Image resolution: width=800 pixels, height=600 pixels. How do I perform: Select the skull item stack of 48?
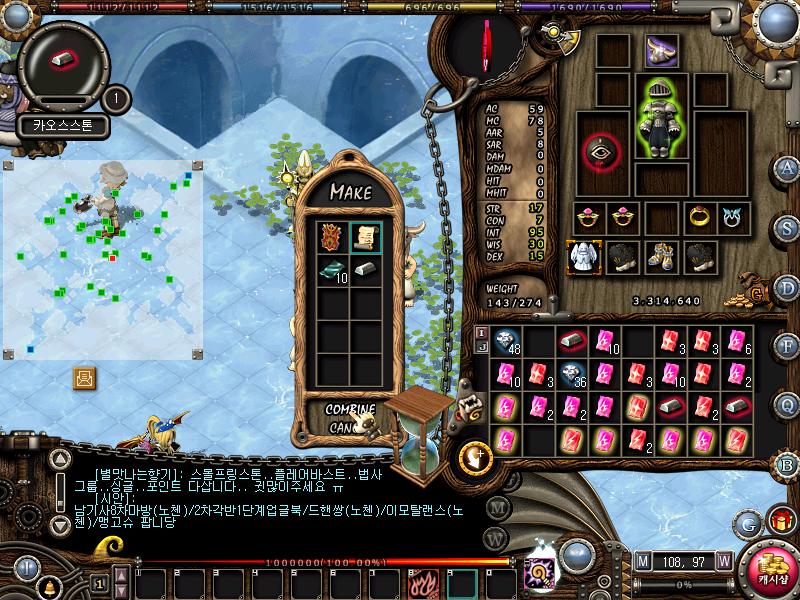coord(507,342)
